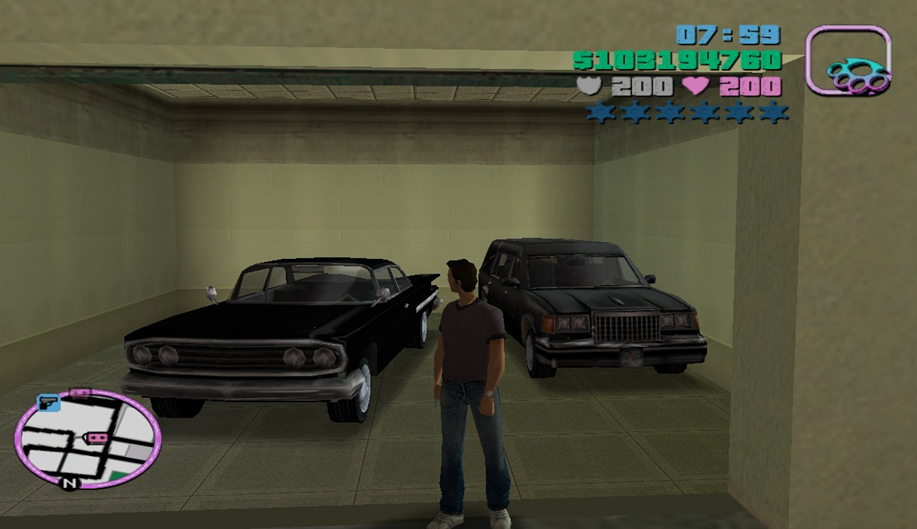Screen dimensions: 917x529
Task: Select the blue pistol Ammu-Nation map marker
Action: pos(48,403)
